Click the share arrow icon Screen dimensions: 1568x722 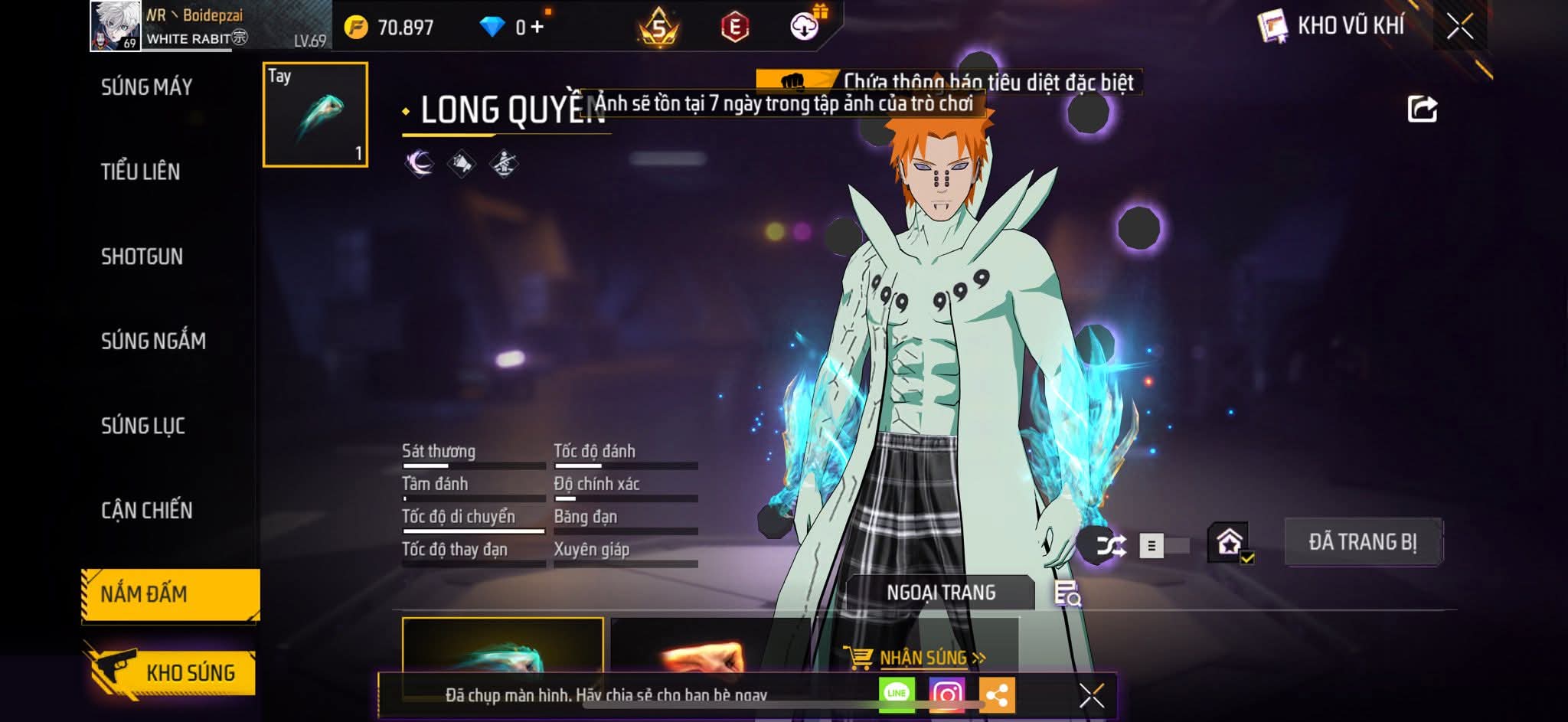(x=1422, y=109)
